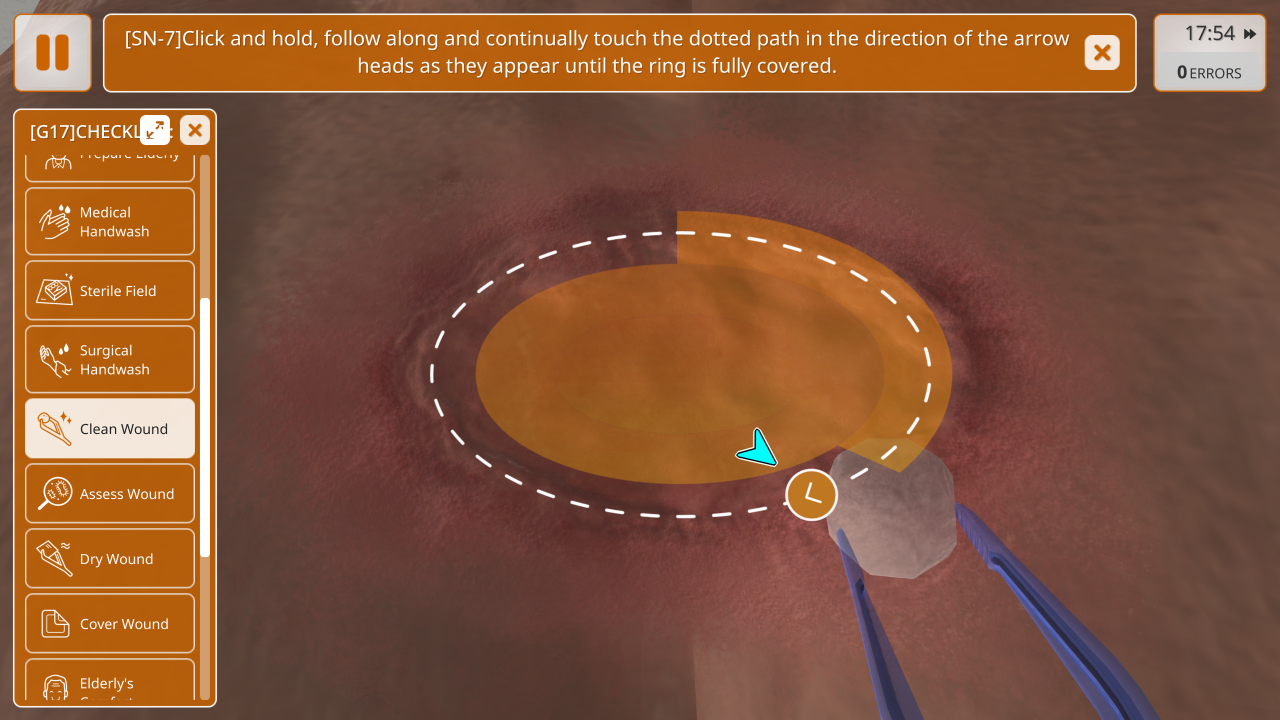Screen dimensions: 1280x720
Task: Select the Clean Wound checklist step
Action: point(110,429)
